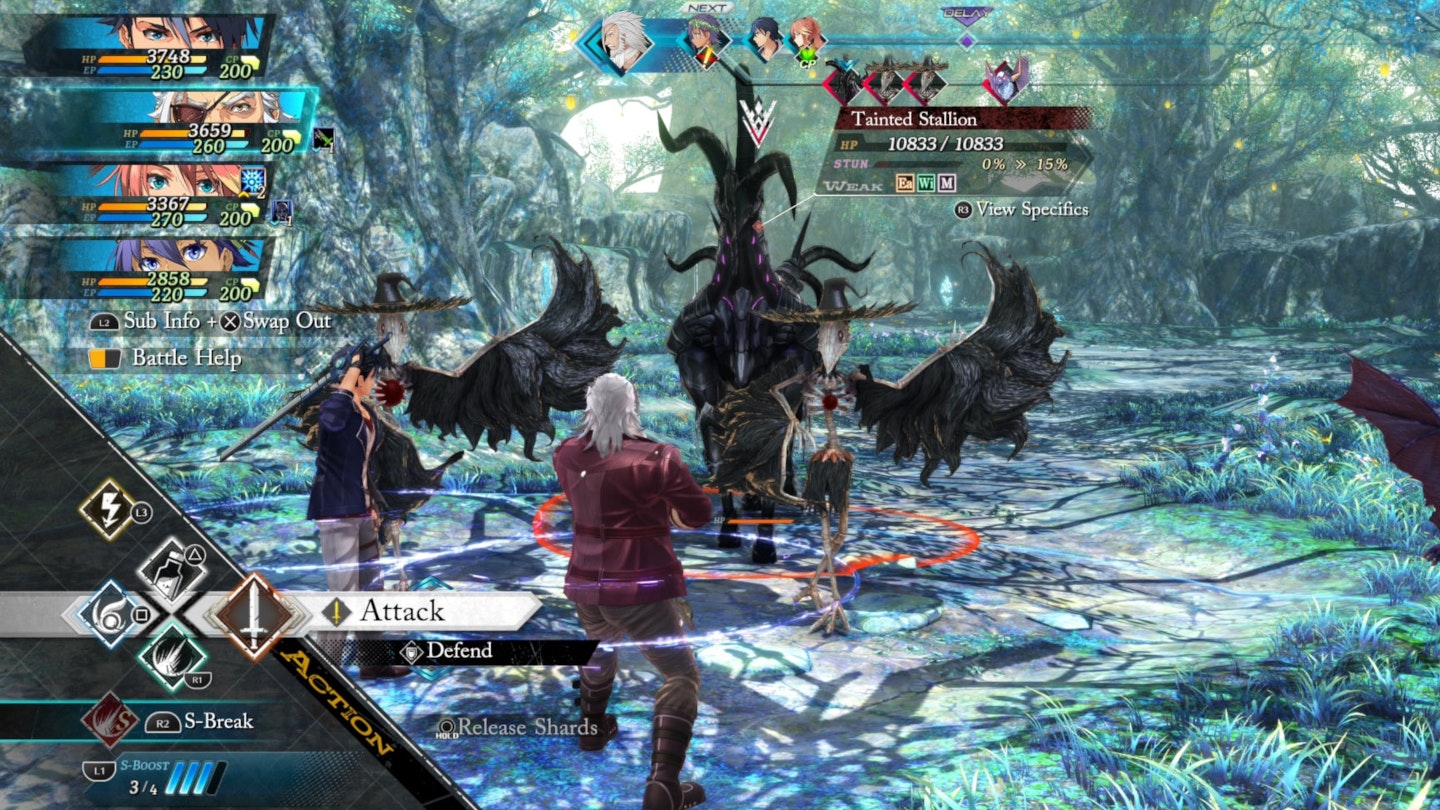Image resolution: width=1440 pixels, height=810 pixels.
Task: Open the blue swirl Arts command
Action: coord(109,613)
